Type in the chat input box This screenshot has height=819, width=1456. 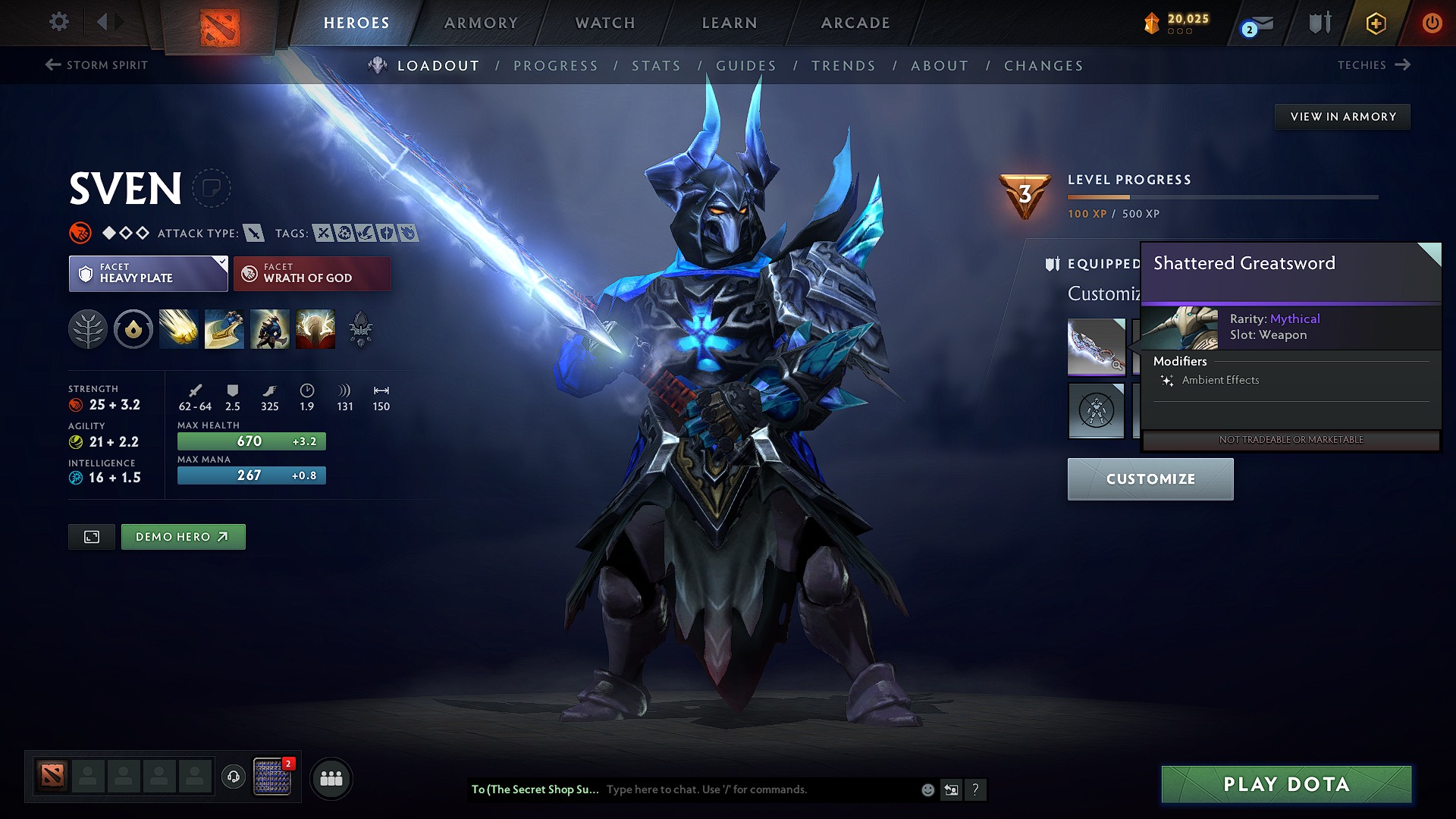click(x=758, y=789)
